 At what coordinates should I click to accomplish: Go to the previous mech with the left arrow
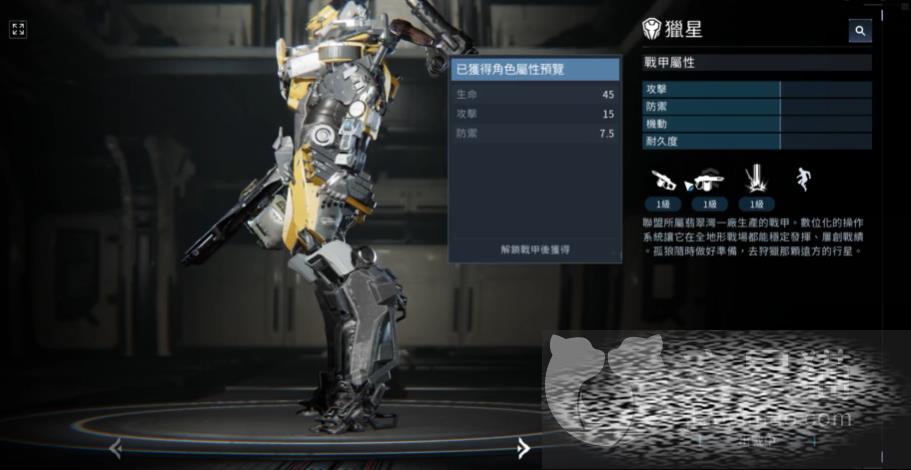click(115, 449)
